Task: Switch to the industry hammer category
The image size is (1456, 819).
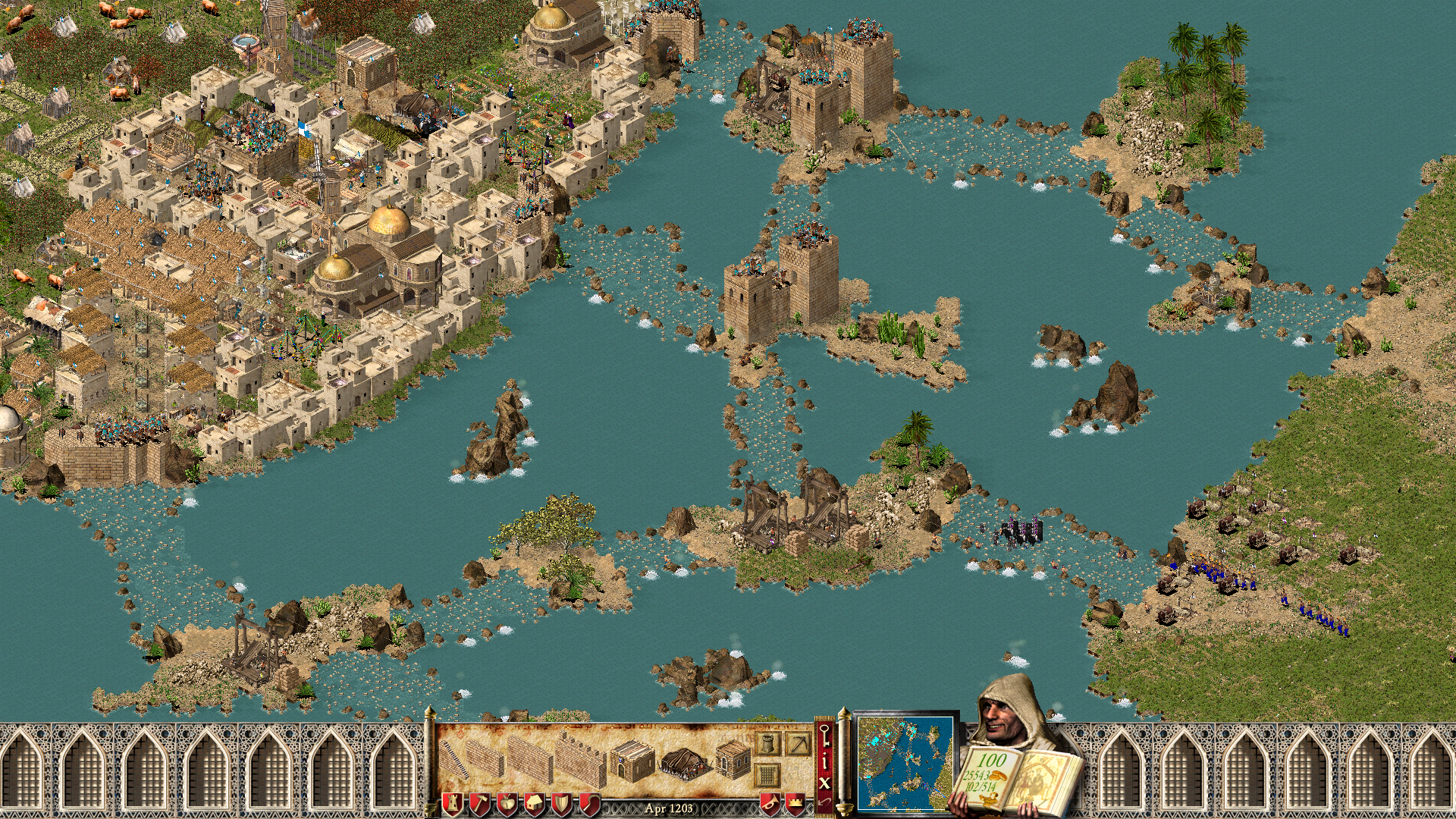Action: point(479,803)
